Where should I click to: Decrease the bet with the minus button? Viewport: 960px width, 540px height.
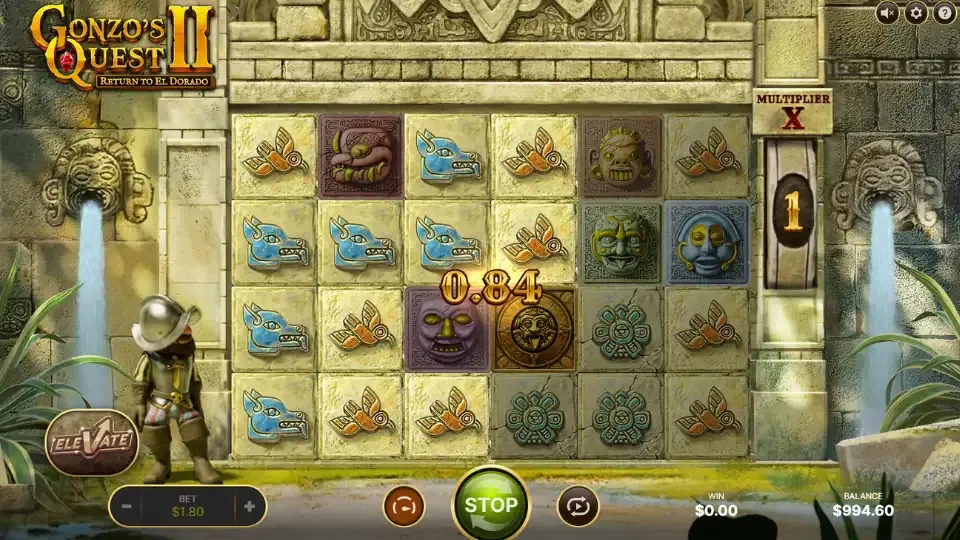pos(127,506)
